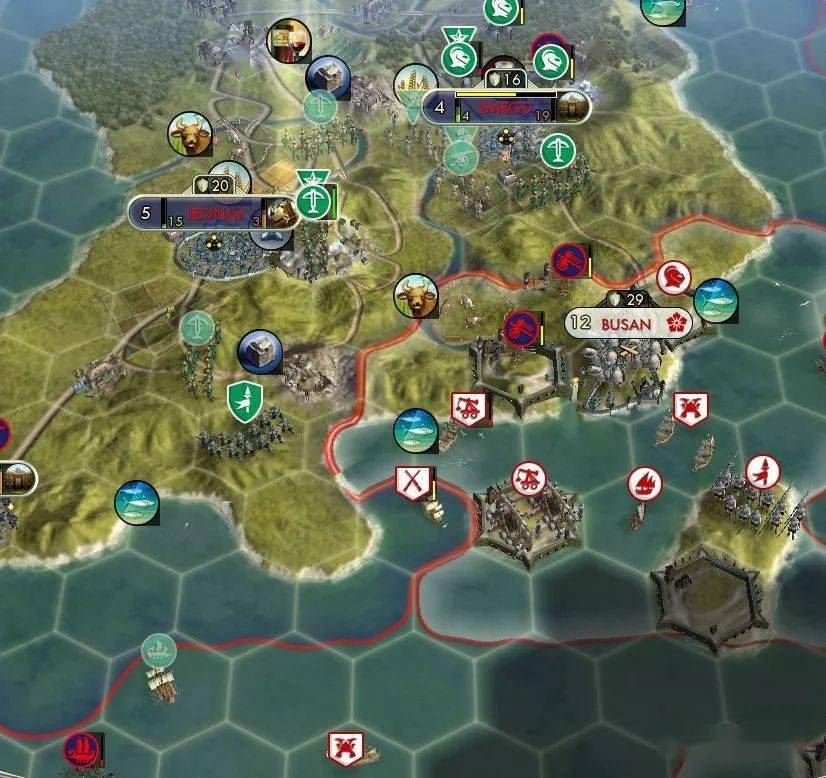Select the red crossed-swords naval unit flag
The width and height of the screenshot is (826, 778).
click(x=411, y=482)
